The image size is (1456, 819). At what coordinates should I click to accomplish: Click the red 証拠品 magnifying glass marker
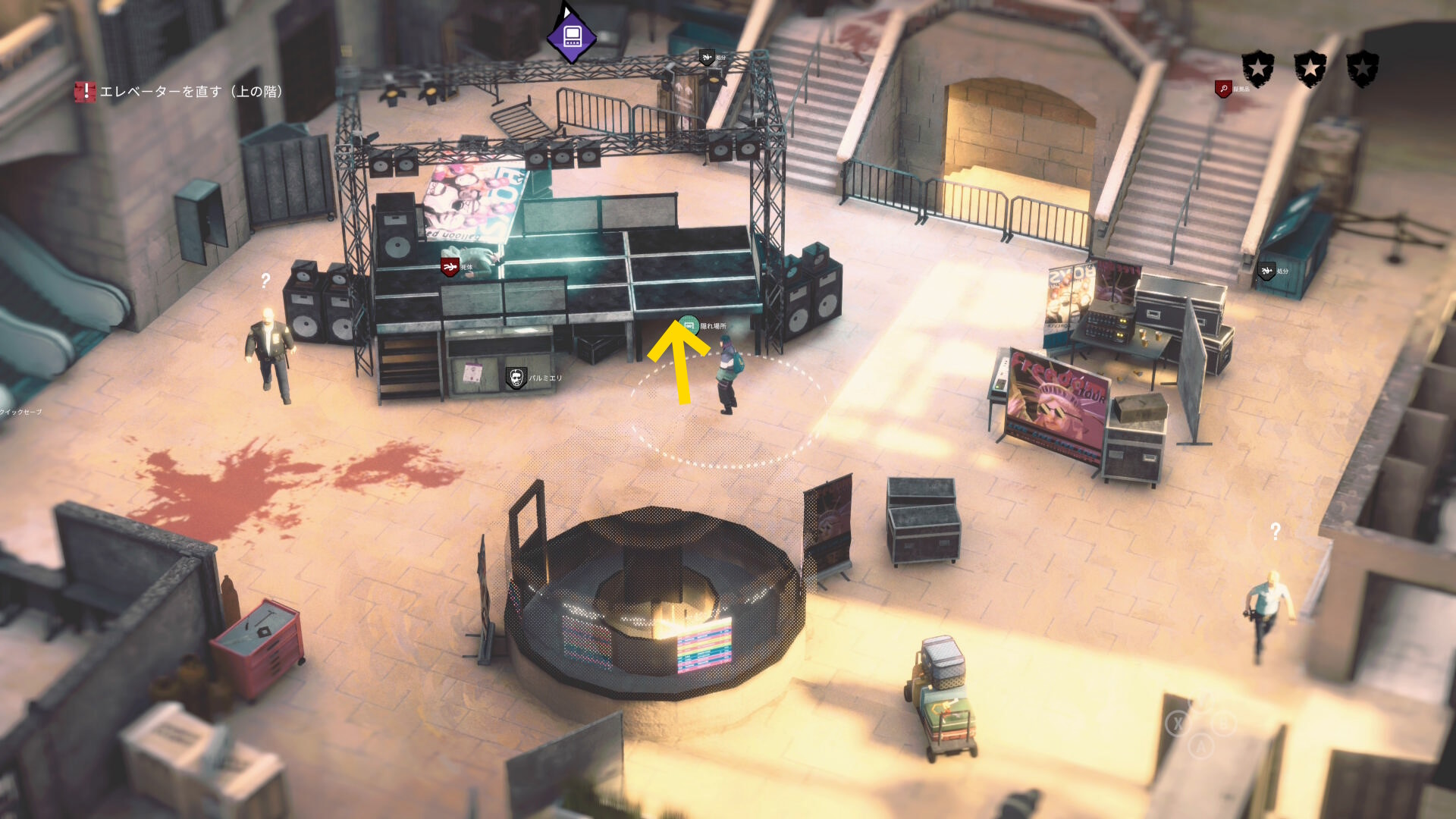click(x=1223, y=89)
